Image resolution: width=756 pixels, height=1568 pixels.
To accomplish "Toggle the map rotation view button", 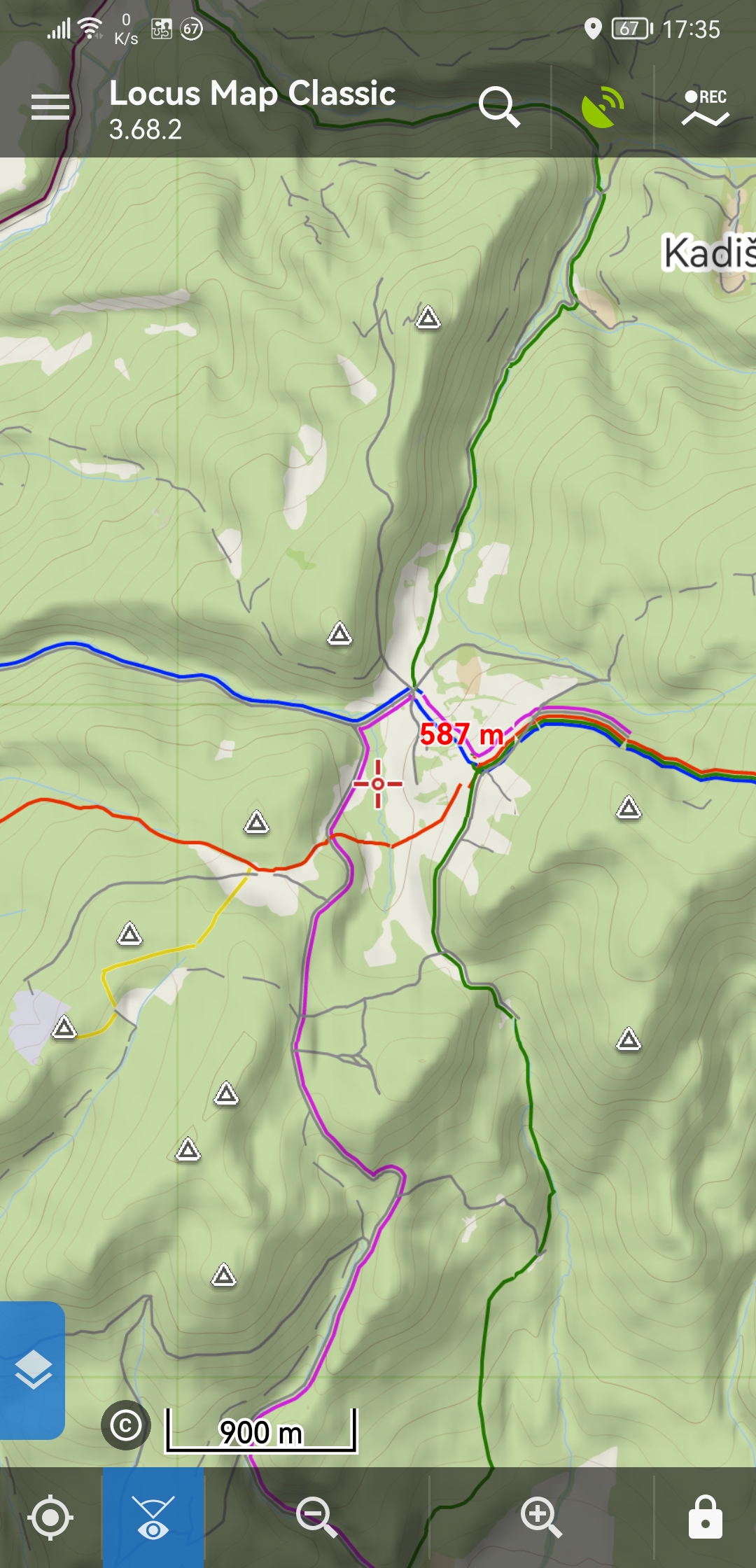I will point(153,1518).
